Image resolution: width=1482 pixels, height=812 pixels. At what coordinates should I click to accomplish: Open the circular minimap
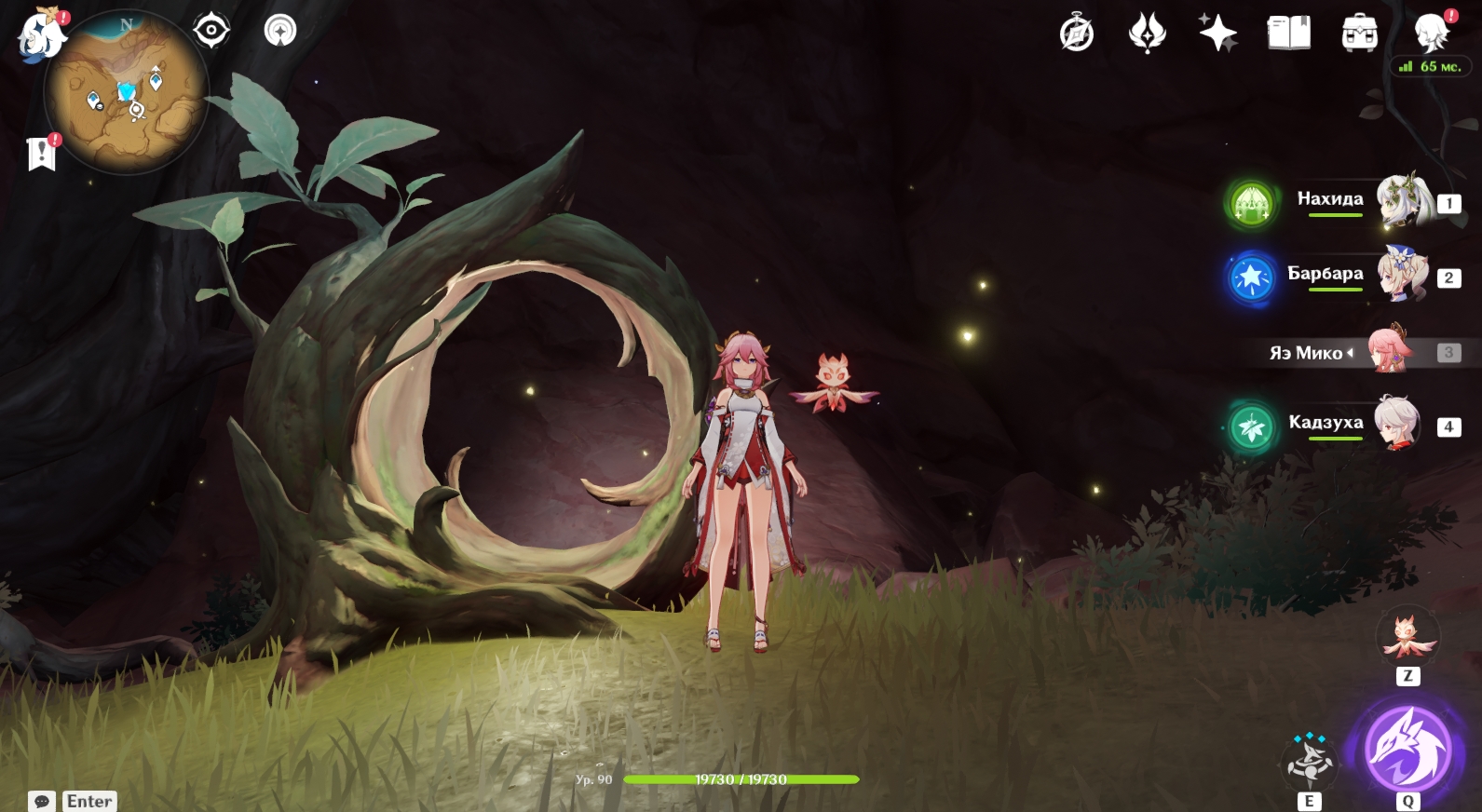126,93
